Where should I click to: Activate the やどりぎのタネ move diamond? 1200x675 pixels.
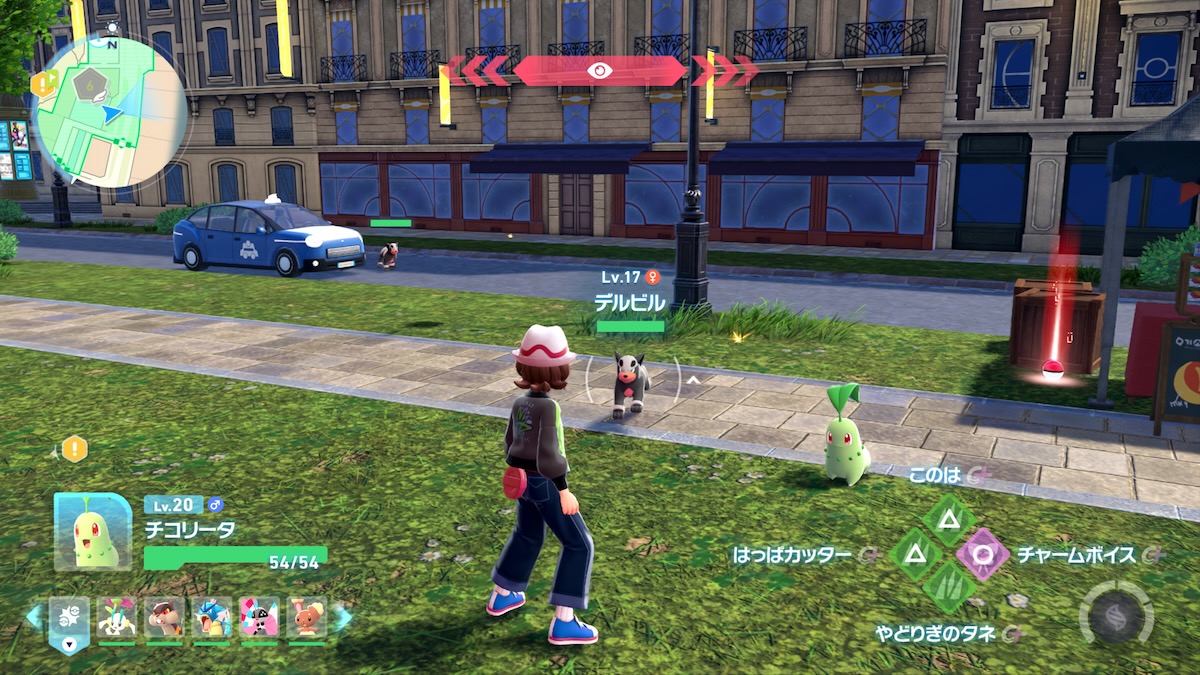(948, 588)
